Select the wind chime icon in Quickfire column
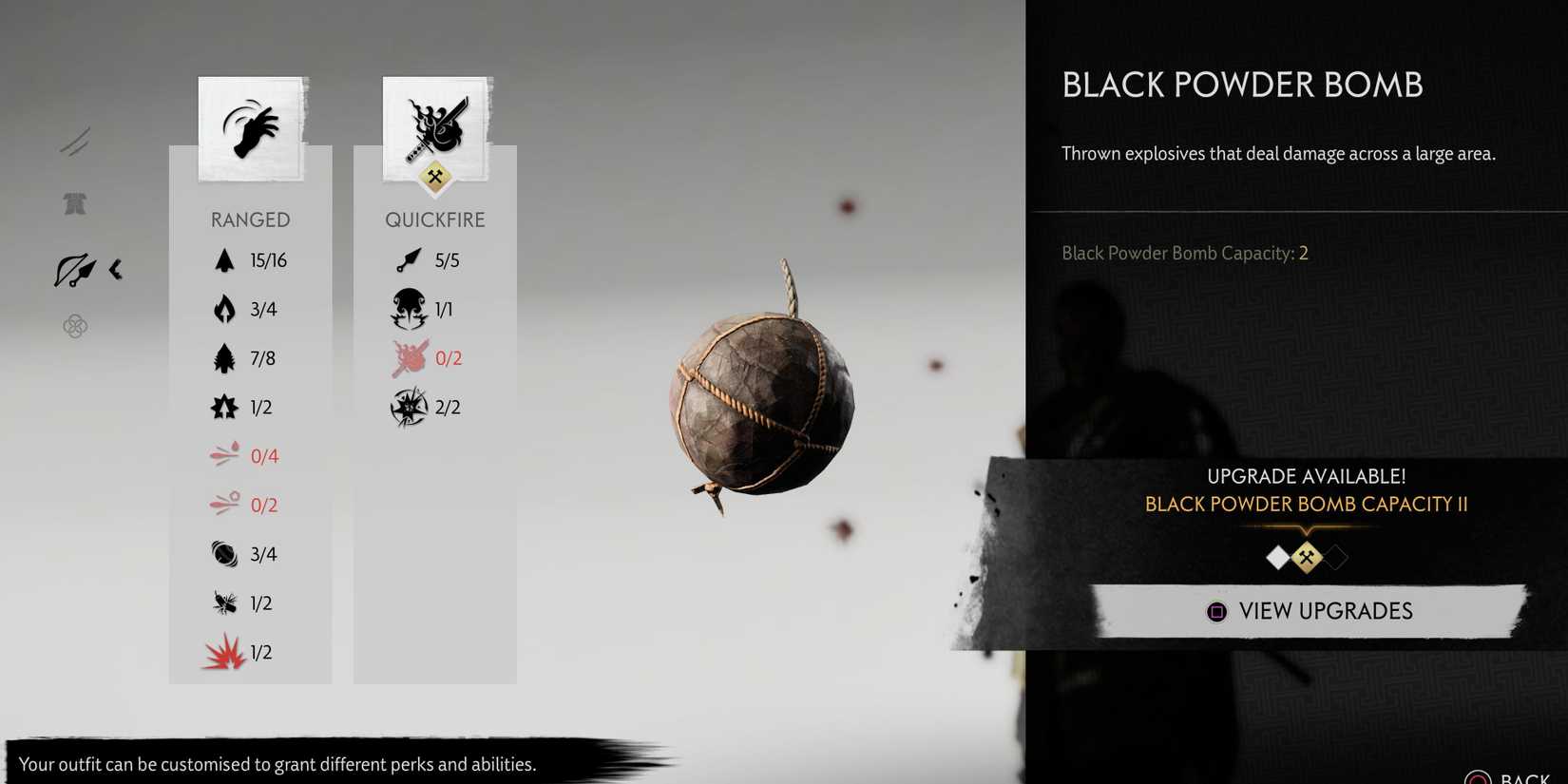The image size is (1568, 784). click(409, 407)
